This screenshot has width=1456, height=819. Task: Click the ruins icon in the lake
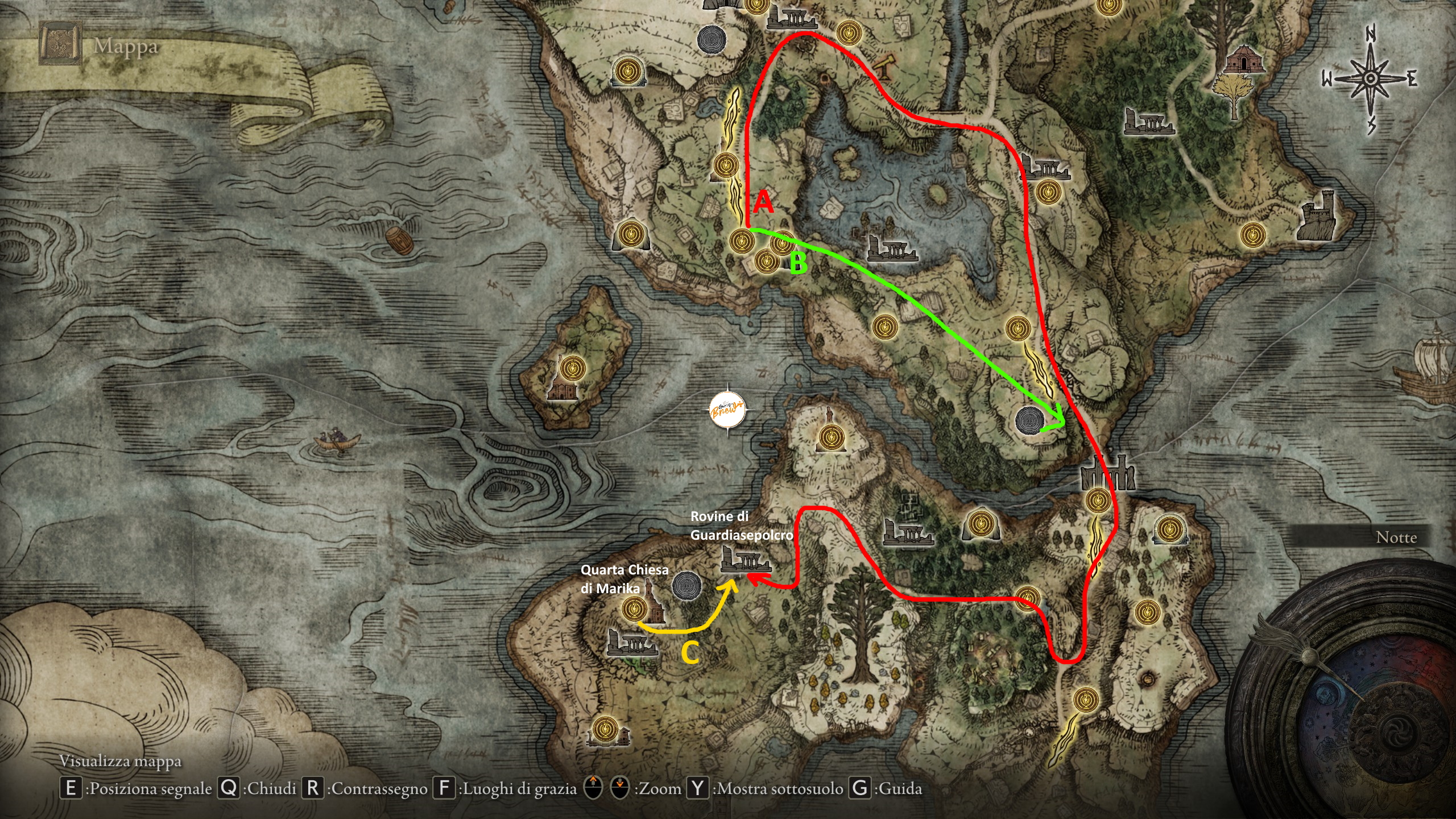[892, 249]
